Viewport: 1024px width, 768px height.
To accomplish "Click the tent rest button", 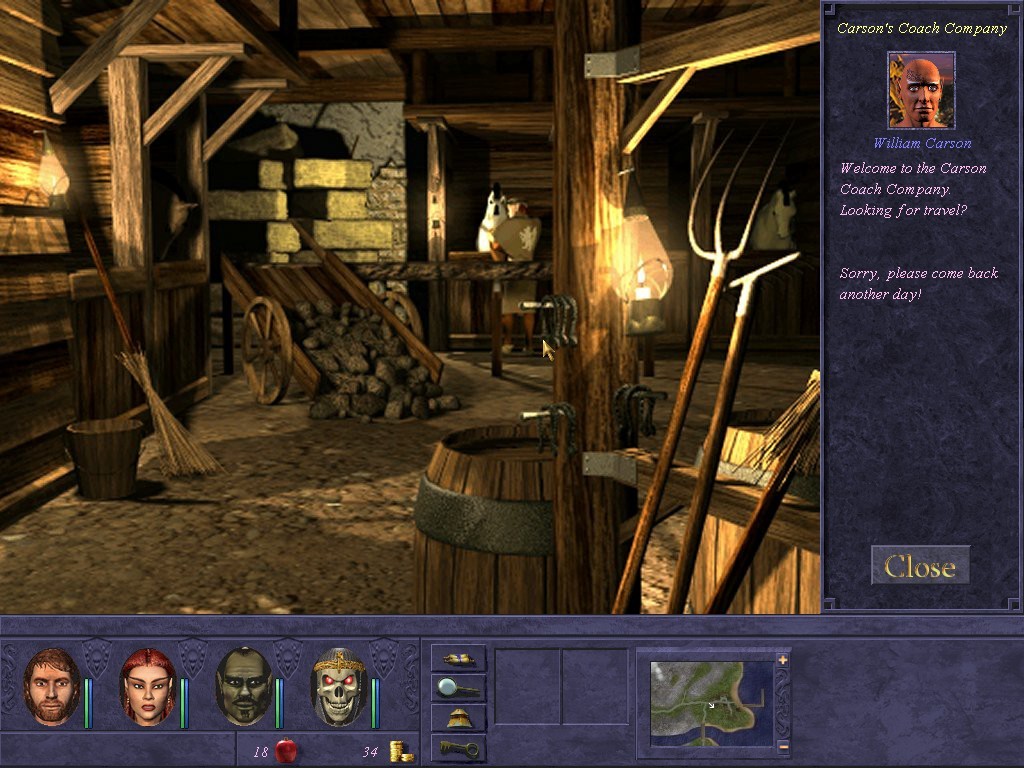I will (x=459, y=718).
